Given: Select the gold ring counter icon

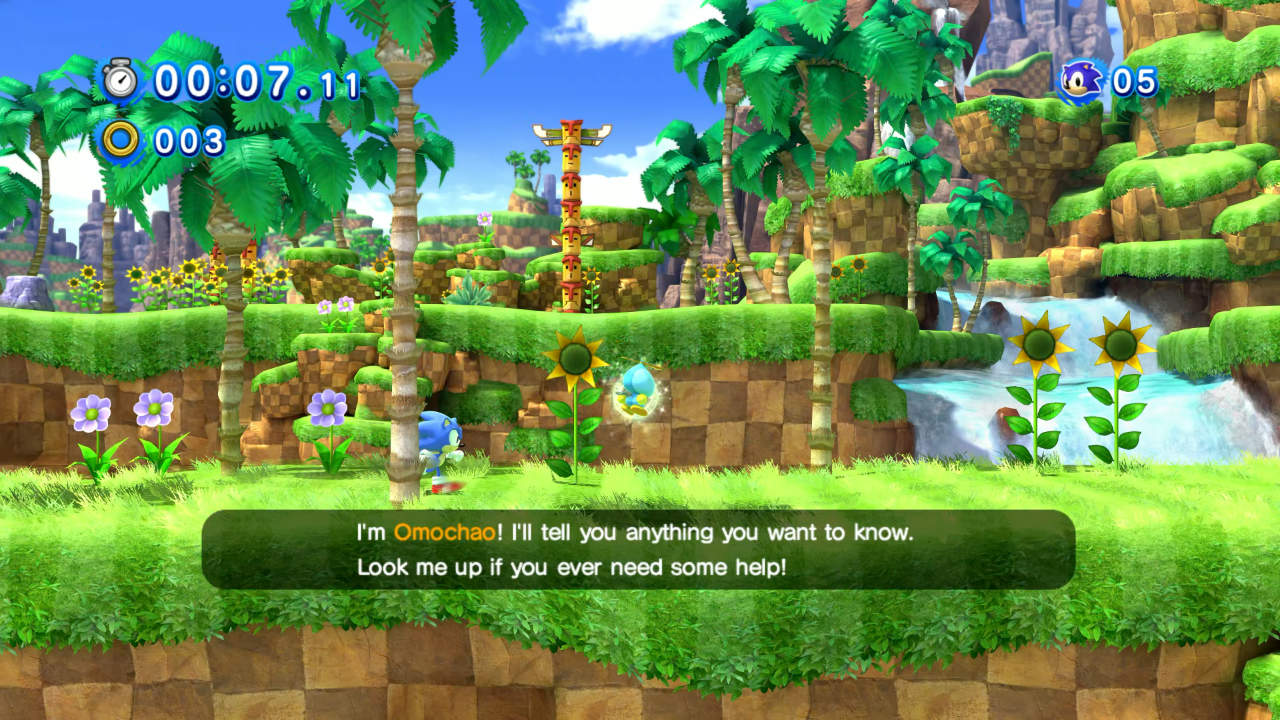Looking at the screenshot, I should click(121, 140).
